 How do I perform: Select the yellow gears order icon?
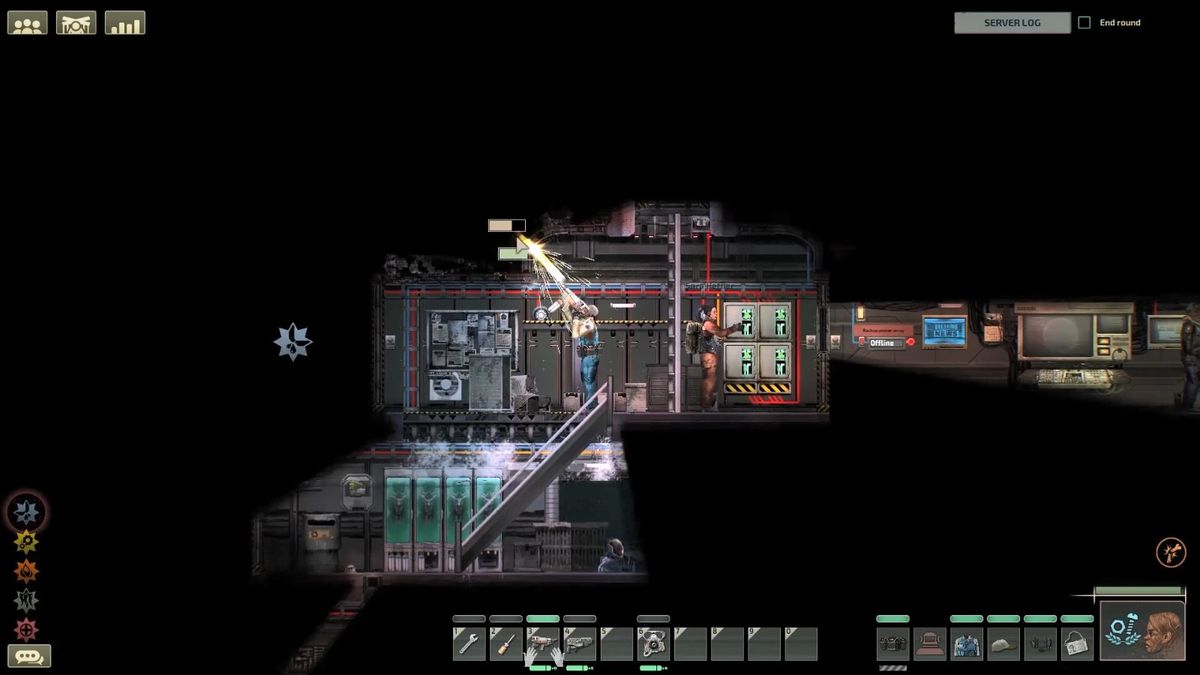(x=26, y=542)
